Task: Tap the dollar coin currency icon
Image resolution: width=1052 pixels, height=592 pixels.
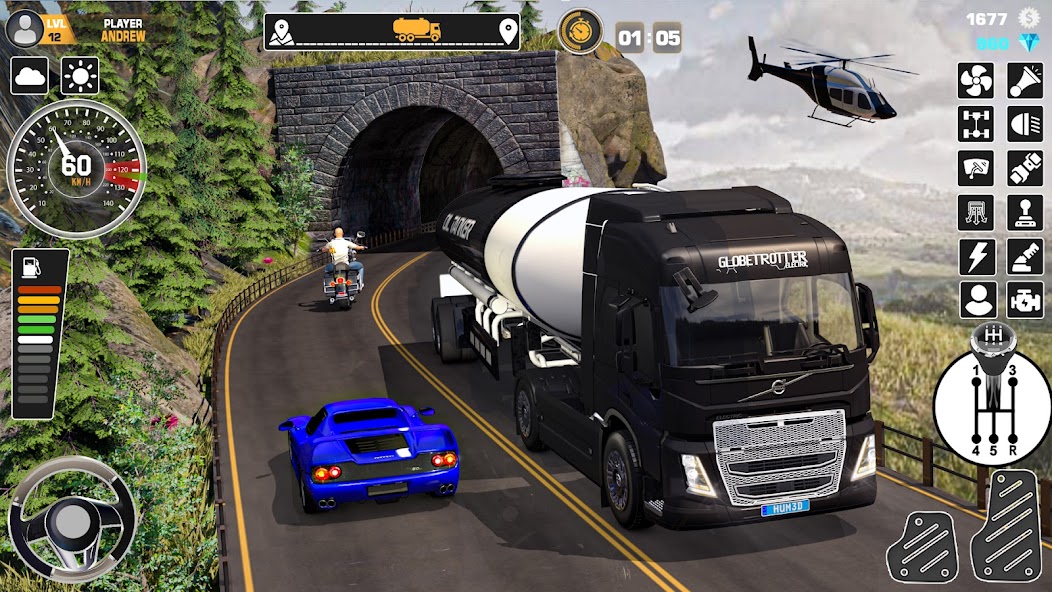Action: [1029, 18]
